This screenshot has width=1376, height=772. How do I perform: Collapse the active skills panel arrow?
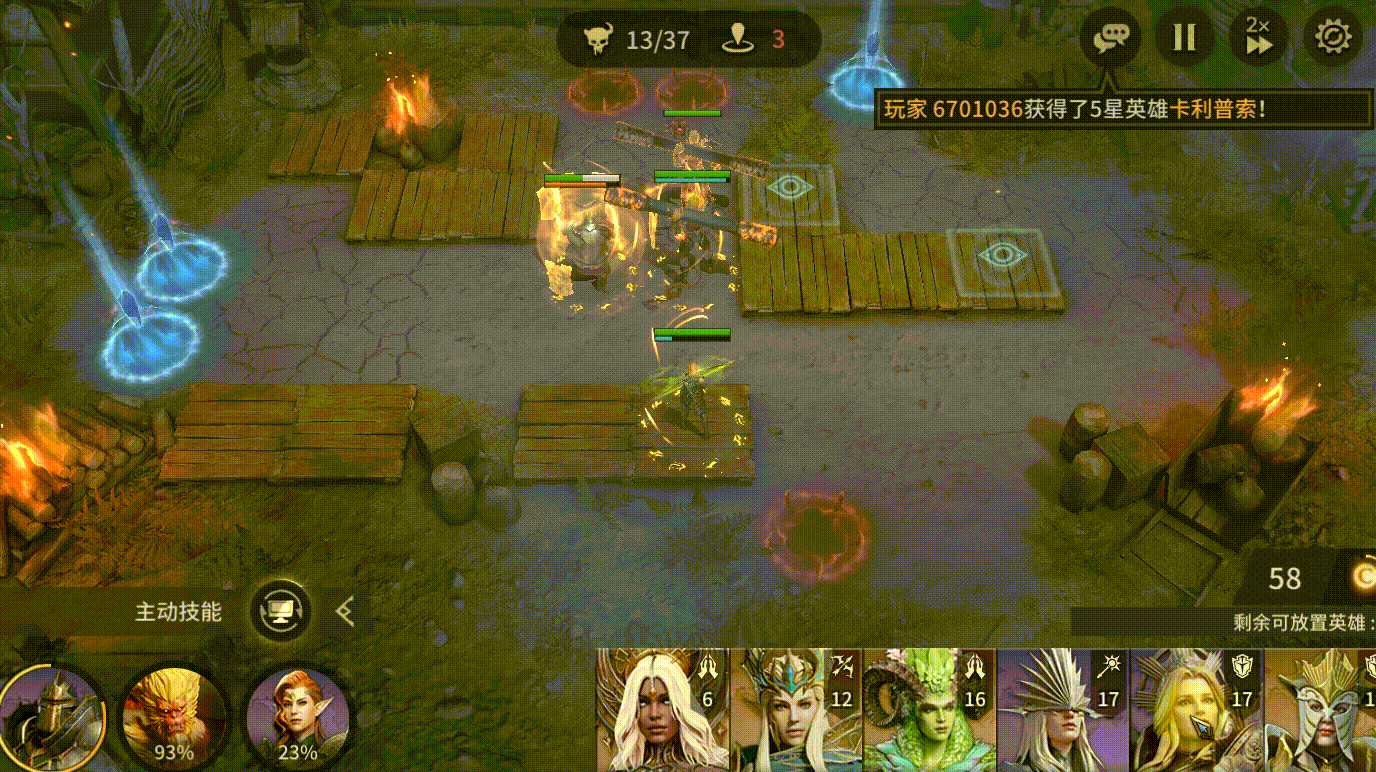(x=345, y=610)
